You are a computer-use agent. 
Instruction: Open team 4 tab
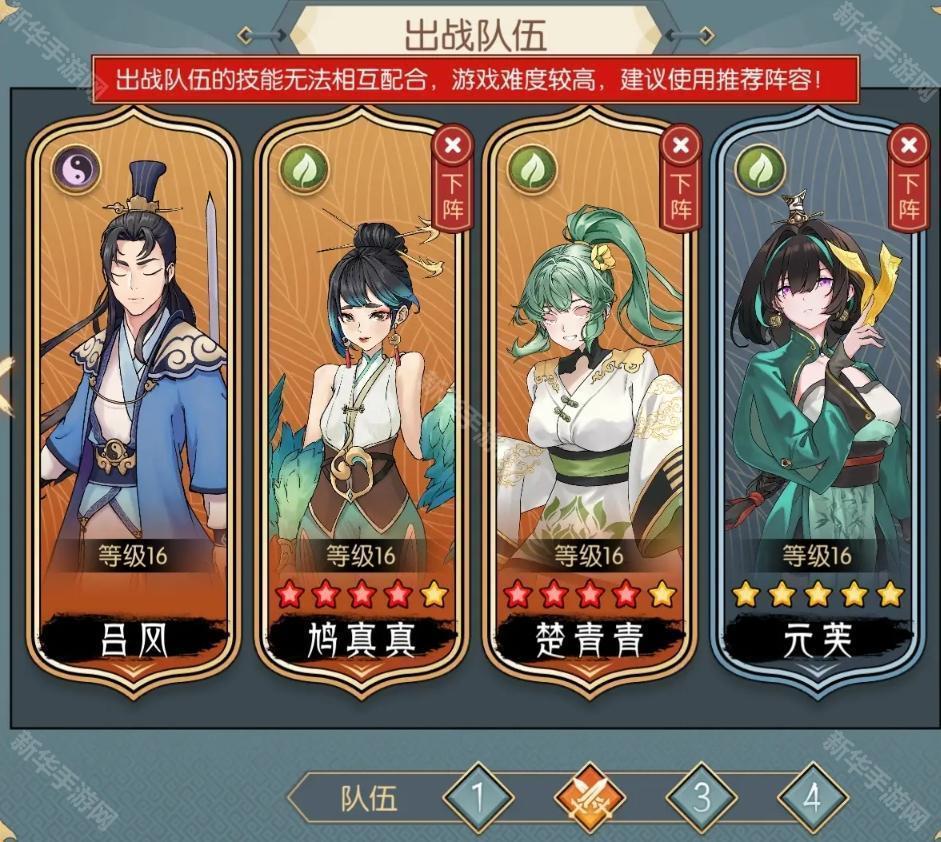(812, 798)
